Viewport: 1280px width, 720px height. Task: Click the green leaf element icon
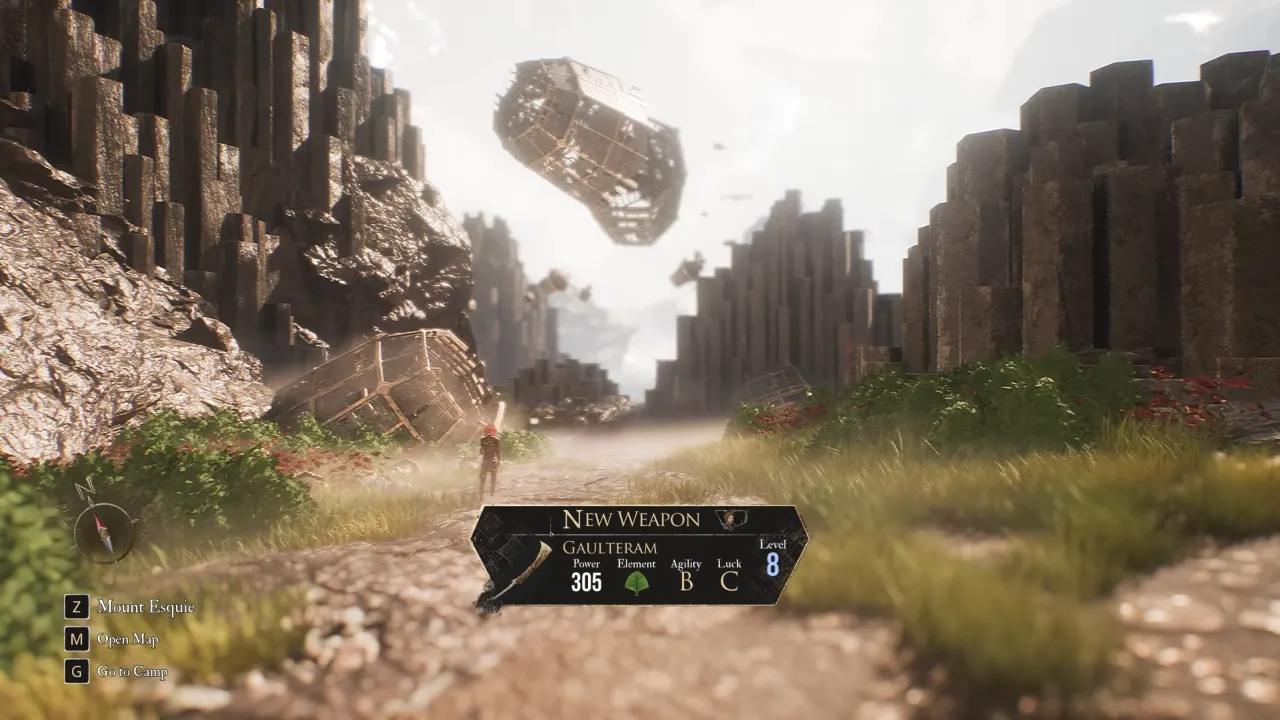[636, 582]
